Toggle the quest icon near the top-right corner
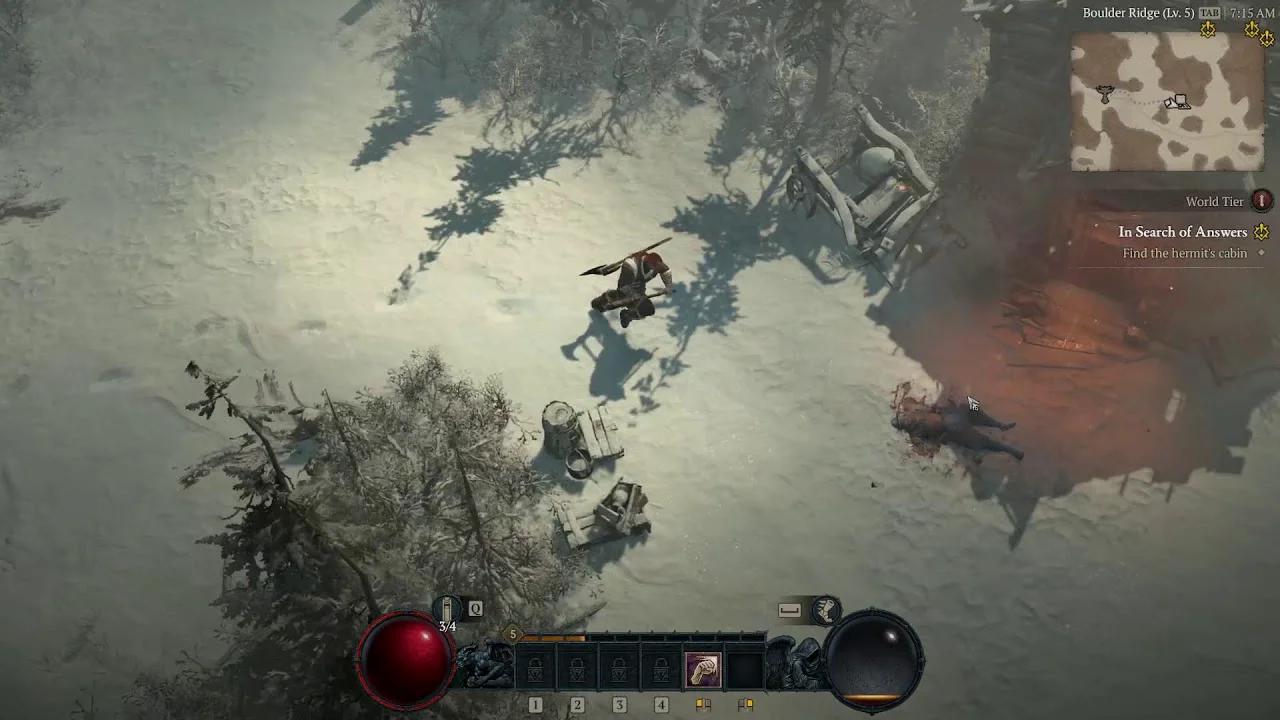 [x=1251, y=29]
